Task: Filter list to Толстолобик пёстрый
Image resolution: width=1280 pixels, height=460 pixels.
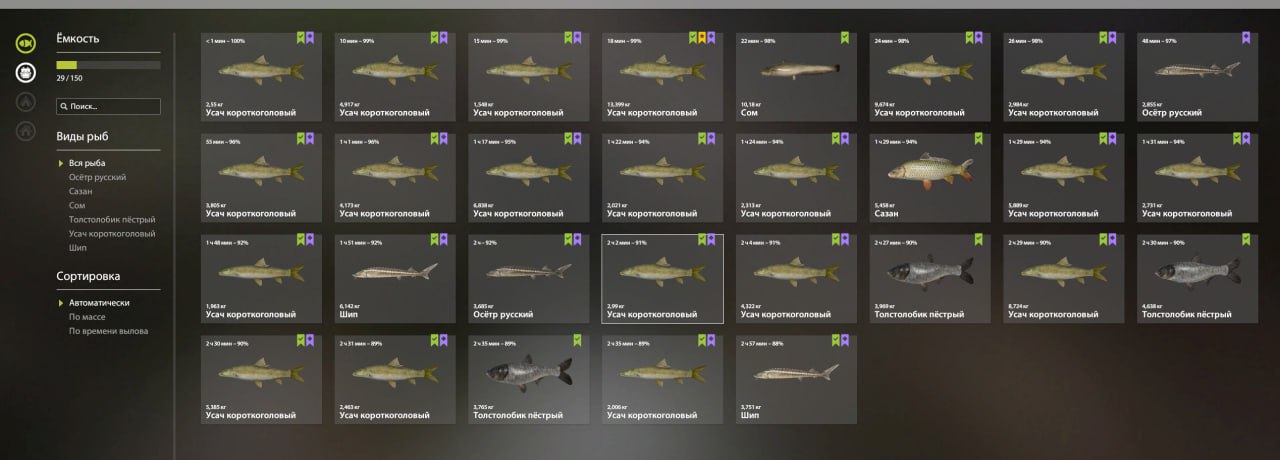Action: (112, 219)
